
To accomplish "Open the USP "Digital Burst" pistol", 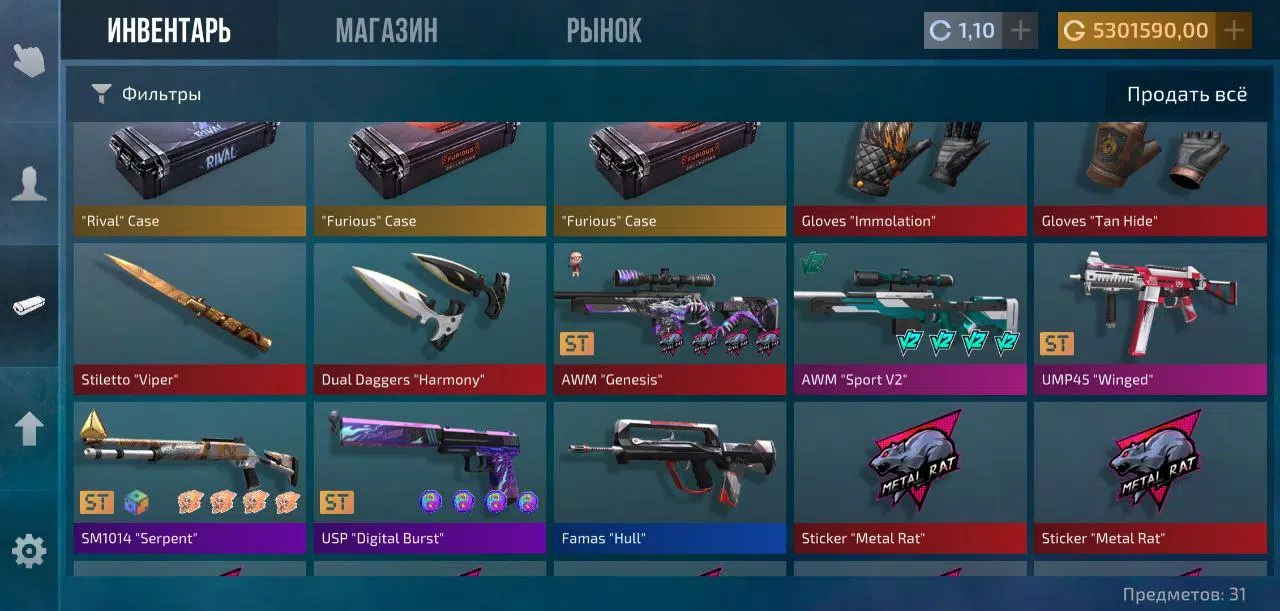I will coord(430,477).
